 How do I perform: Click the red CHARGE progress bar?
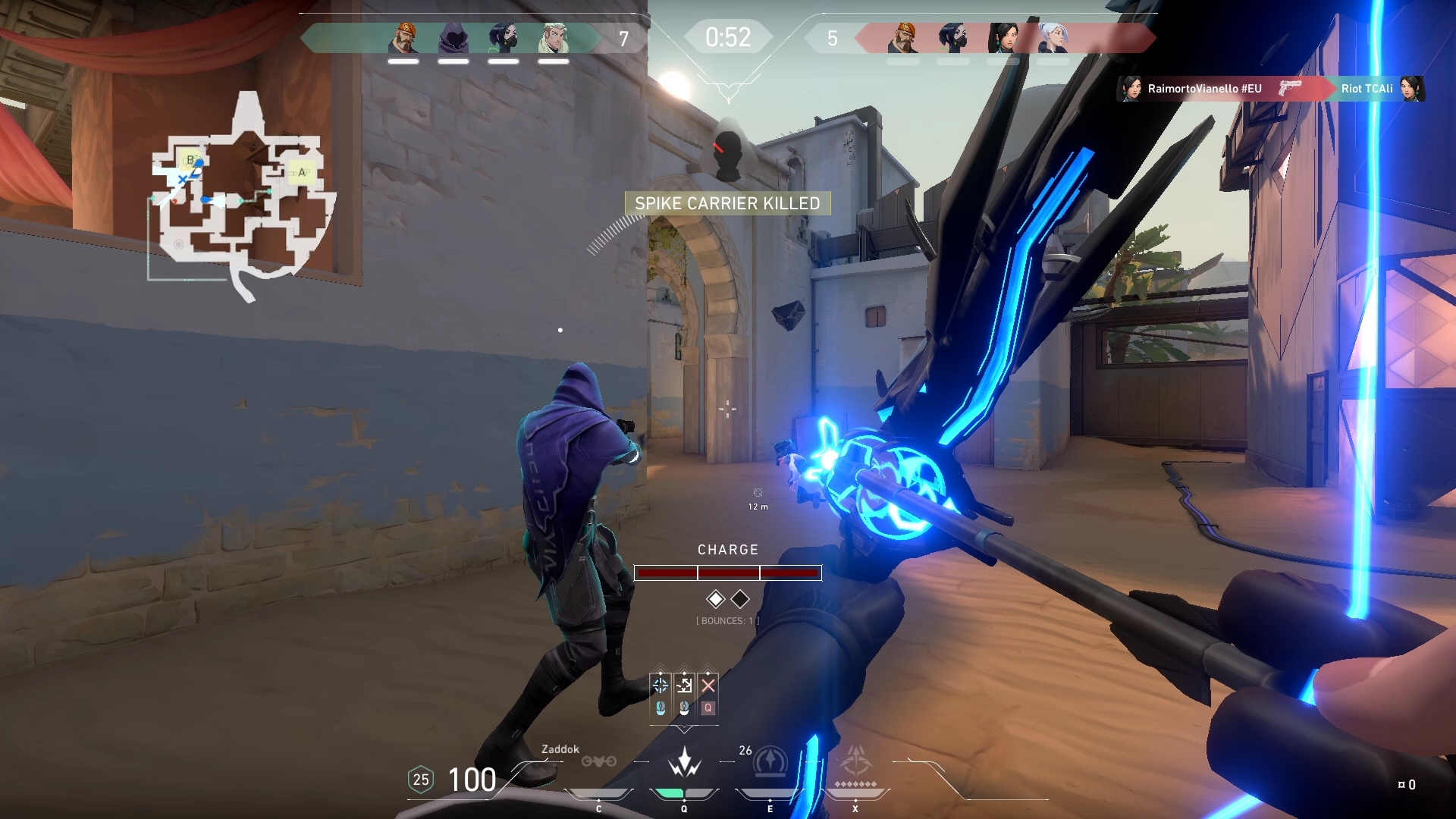coord(728,573)
